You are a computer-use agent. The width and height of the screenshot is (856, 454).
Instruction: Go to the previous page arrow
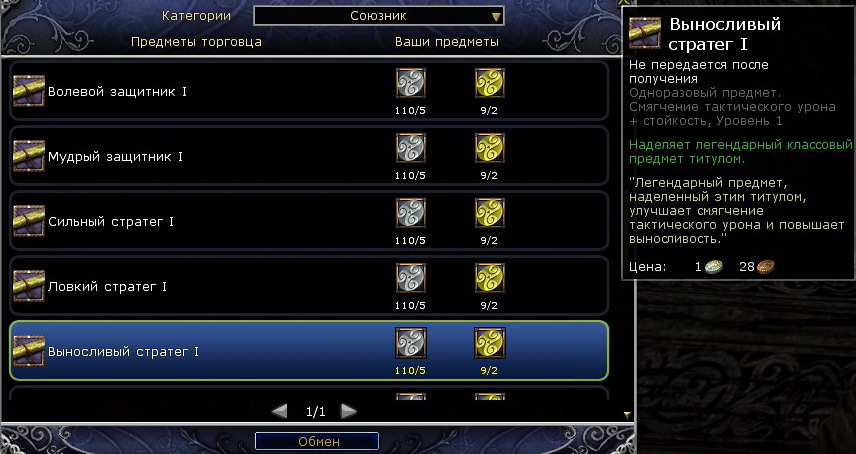click(280, 411)
